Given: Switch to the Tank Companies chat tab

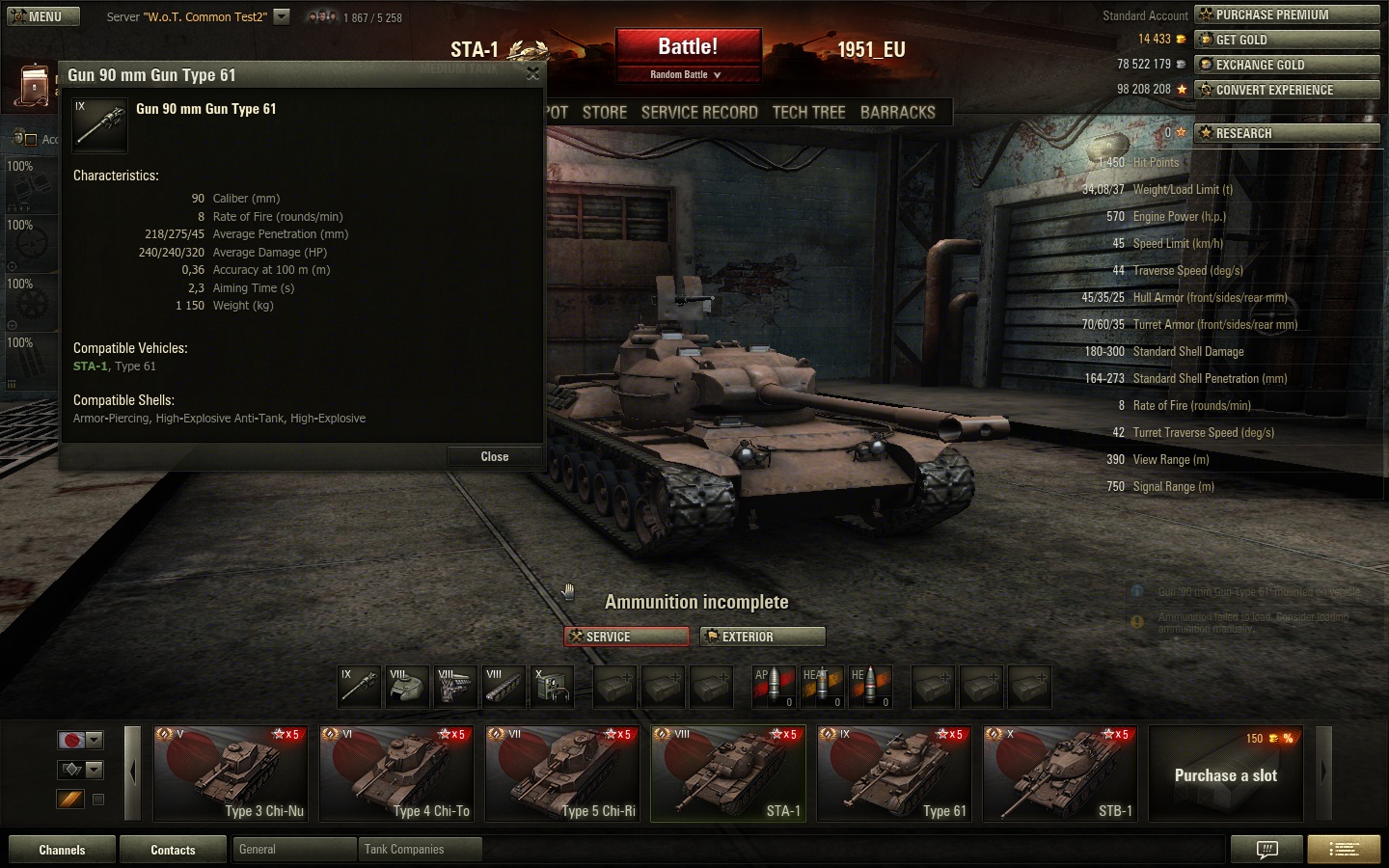Looking at the screenshot, I should point(419,850).
